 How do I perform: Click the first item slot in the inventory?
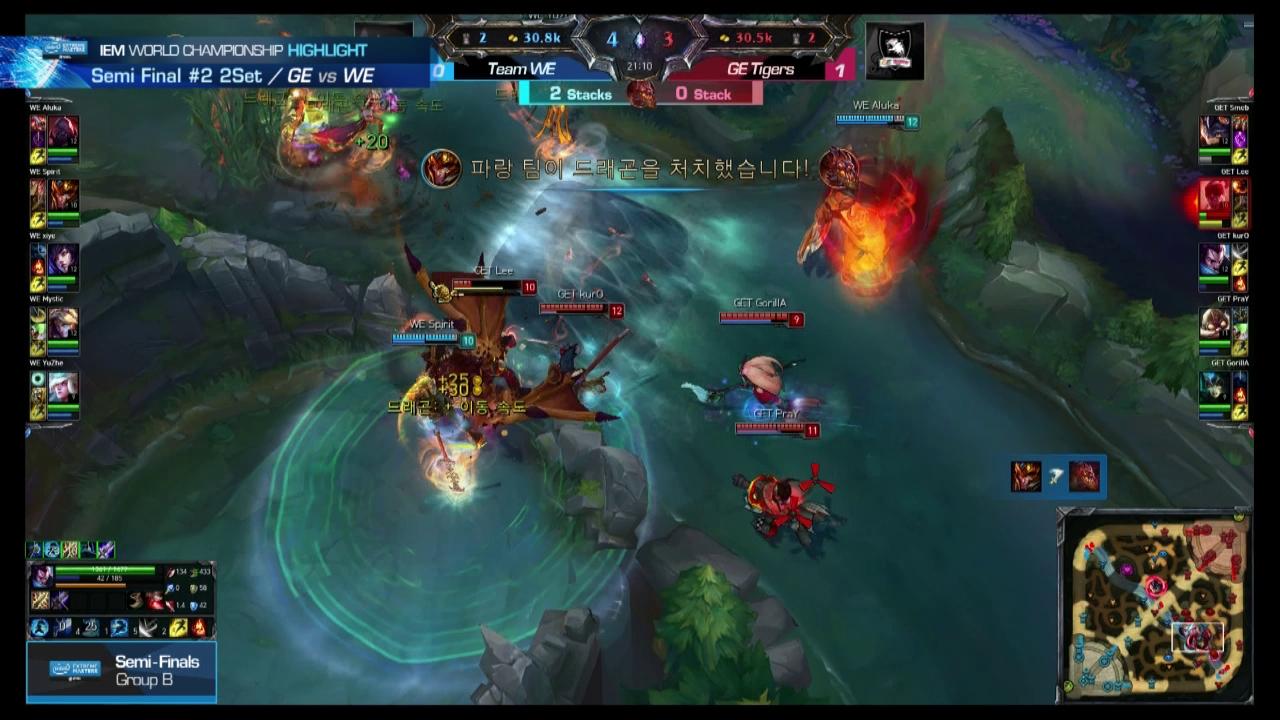point(40,601)
